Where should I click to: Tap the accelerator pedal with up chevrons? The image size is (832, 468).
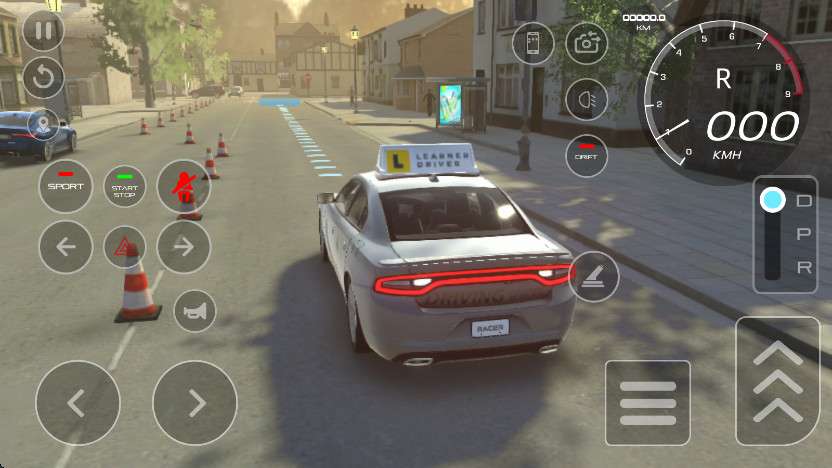[x=777, y=381]
